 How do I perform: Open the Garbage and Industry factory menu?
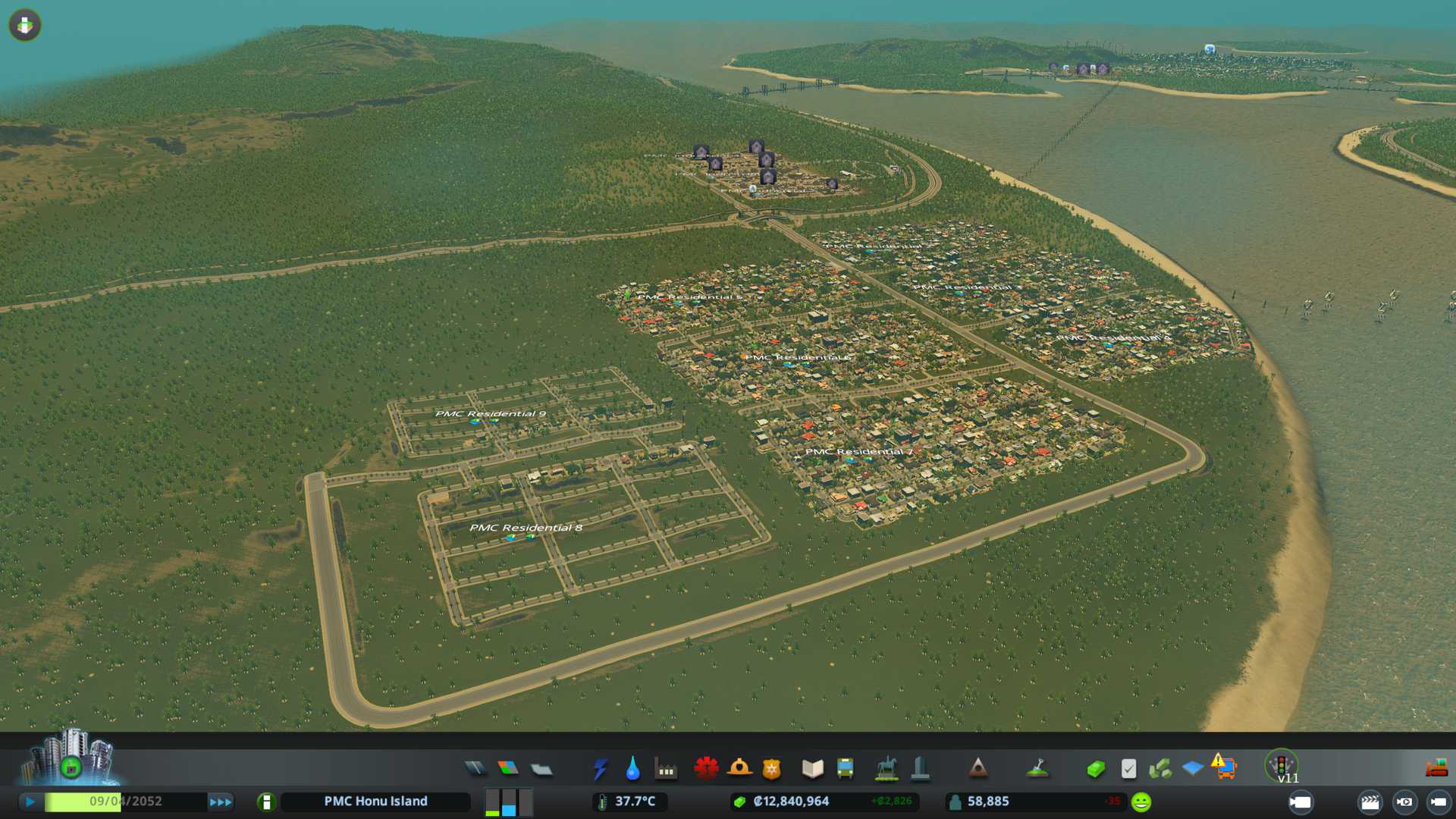pyautogui.click(x=666, y=769)
